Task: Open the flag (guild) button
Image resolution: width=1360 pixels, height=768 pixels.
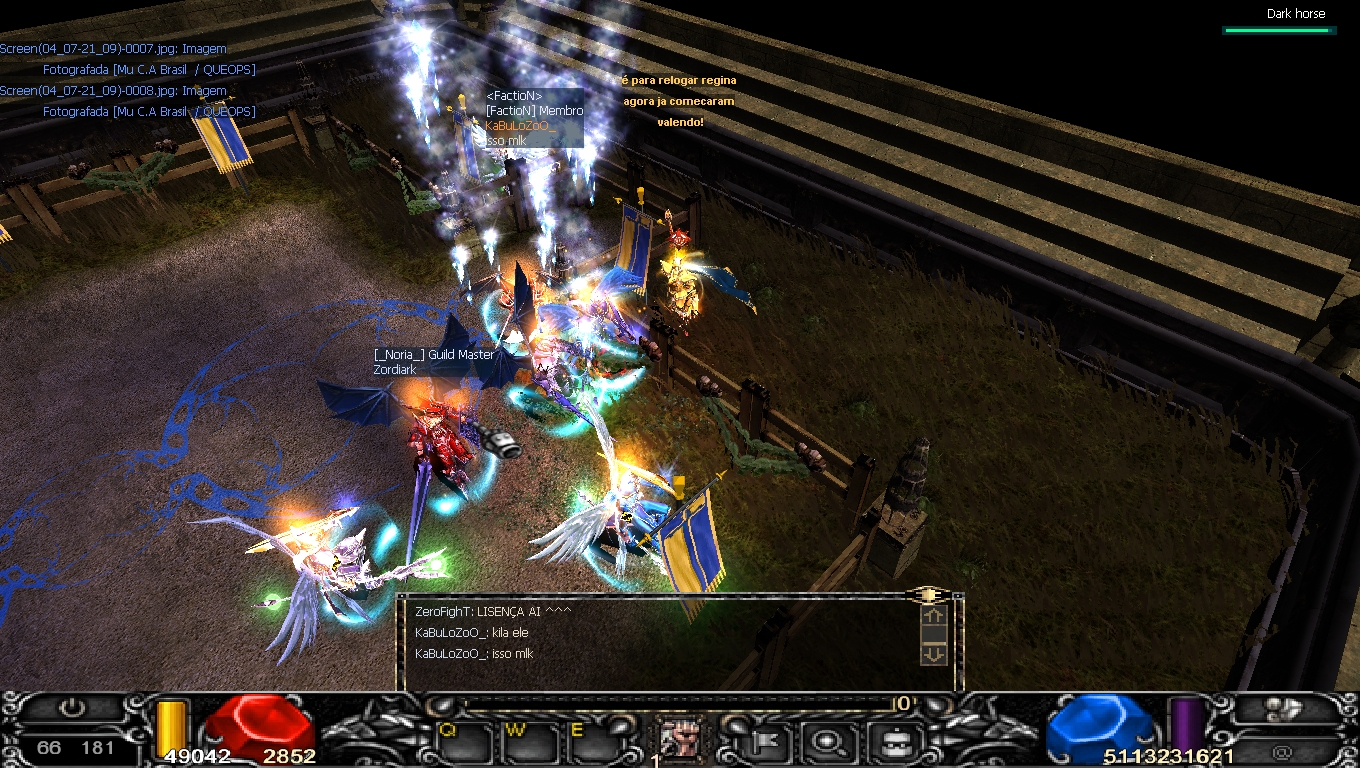Action: pos(768,741)
